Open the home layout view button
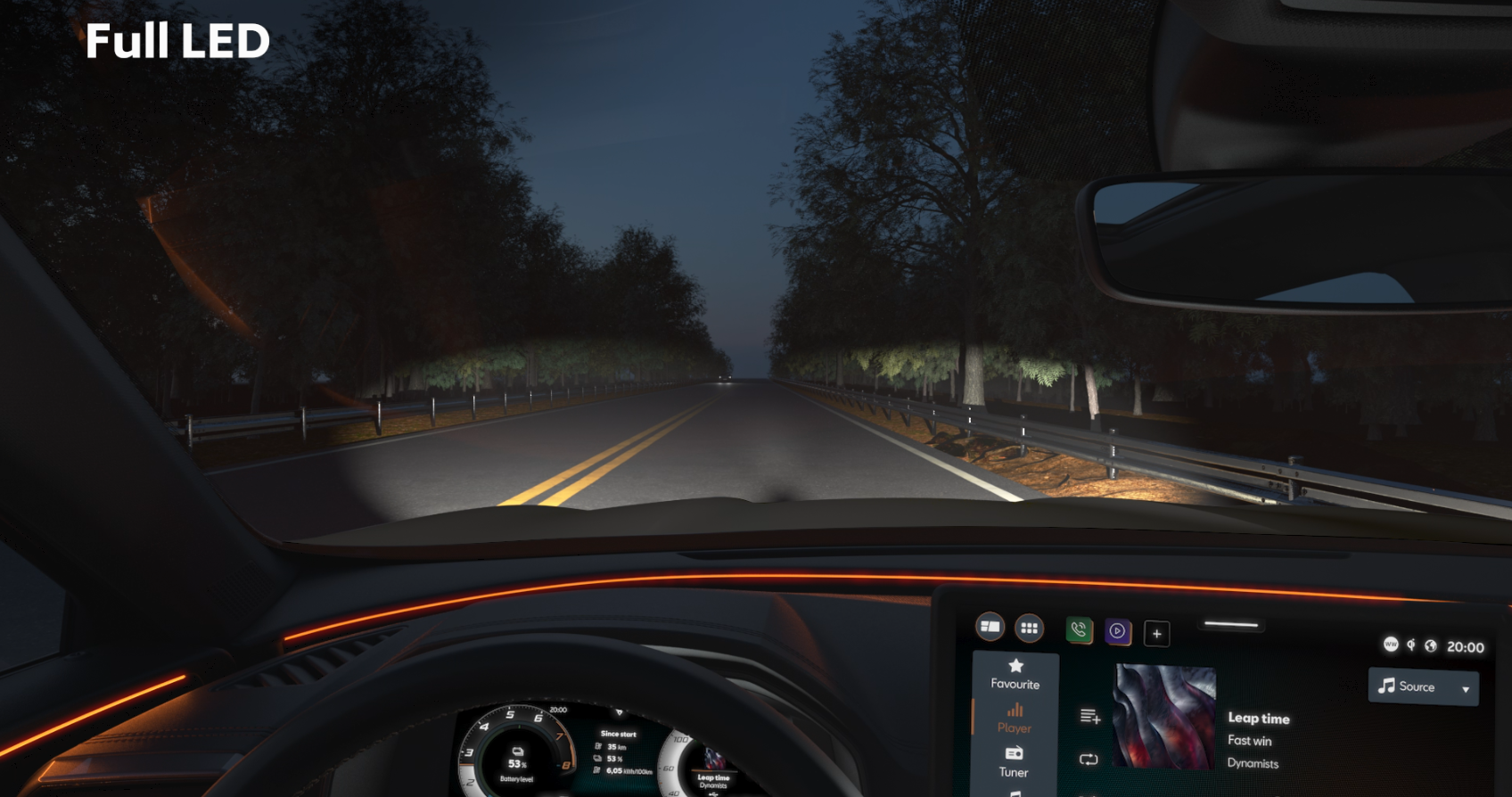The width and height of the screenshot is (1512, 797). (990, 627)
